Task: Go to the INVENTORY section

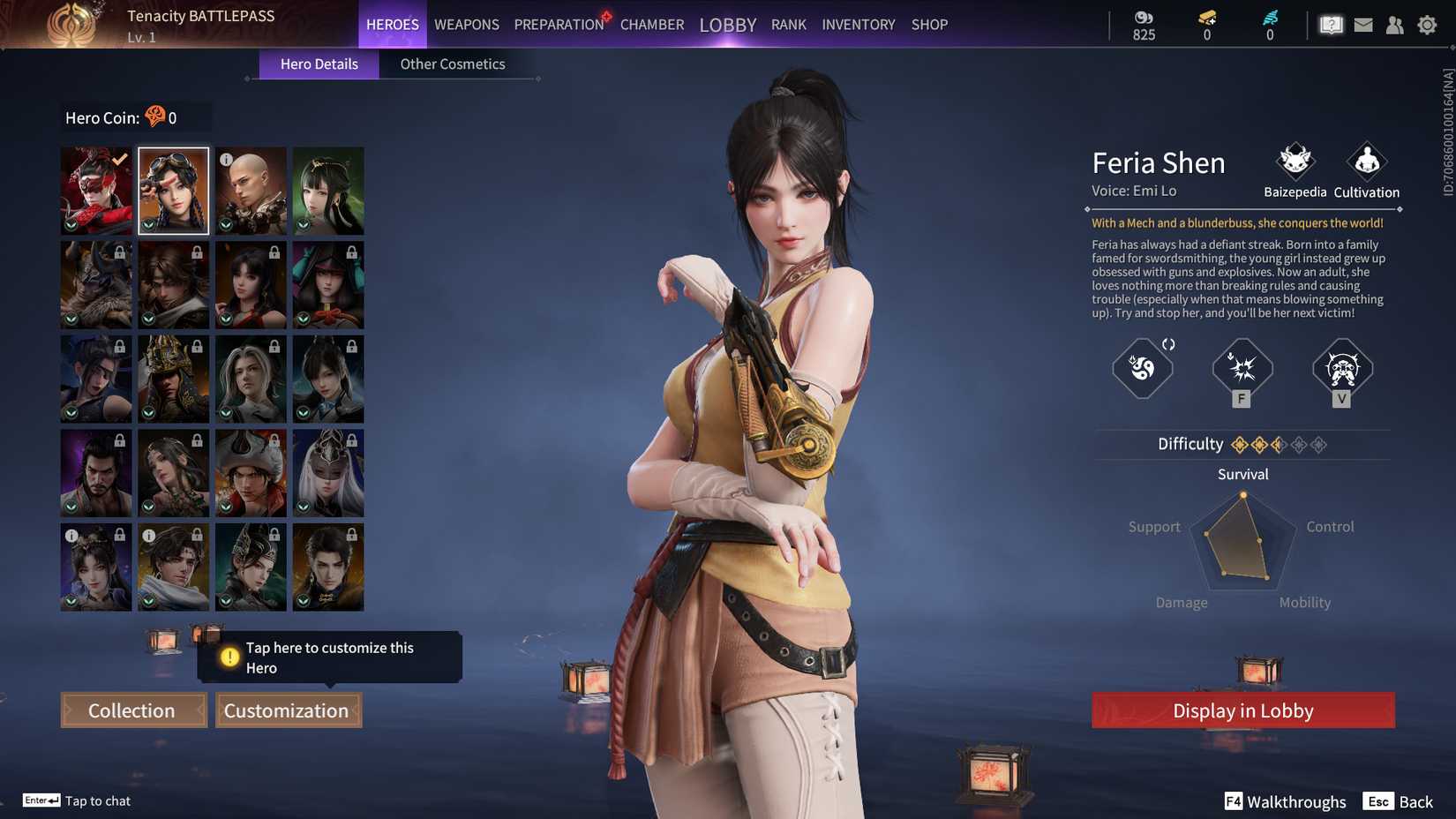Action: [x=858, y=24]
